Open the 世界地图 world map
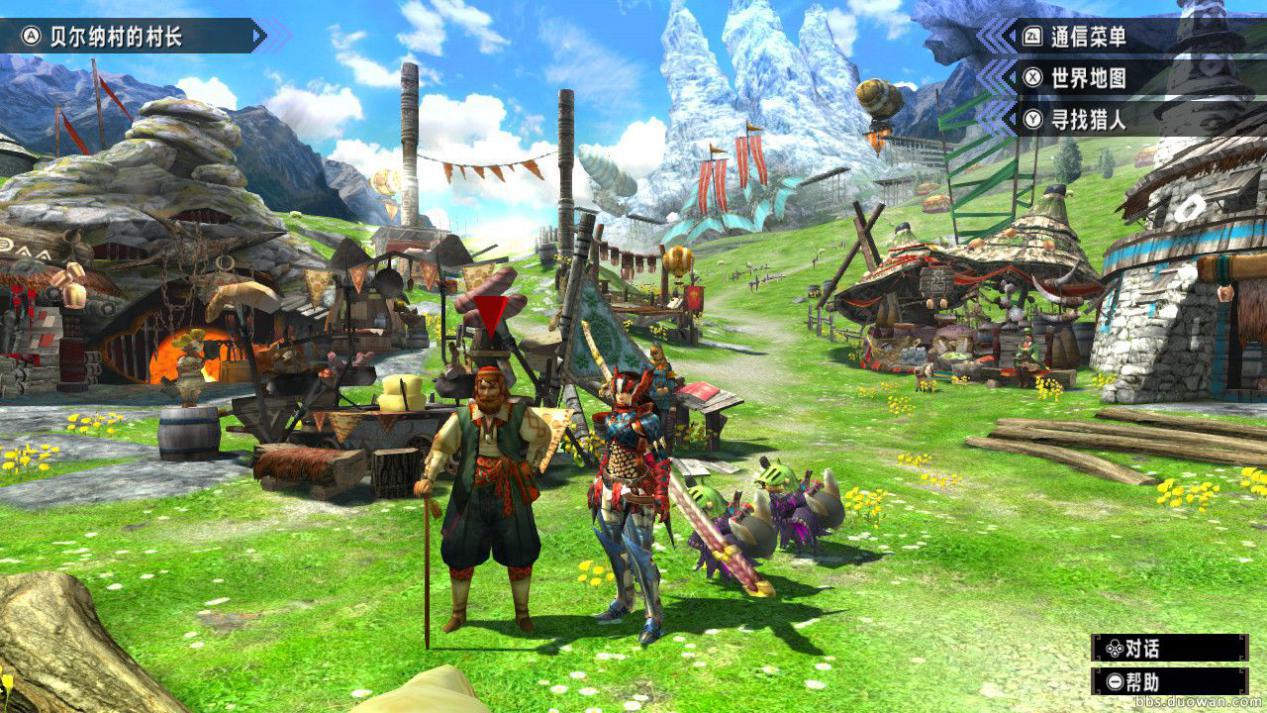This screenshot has height=713, width=1267. (1088, 78)
